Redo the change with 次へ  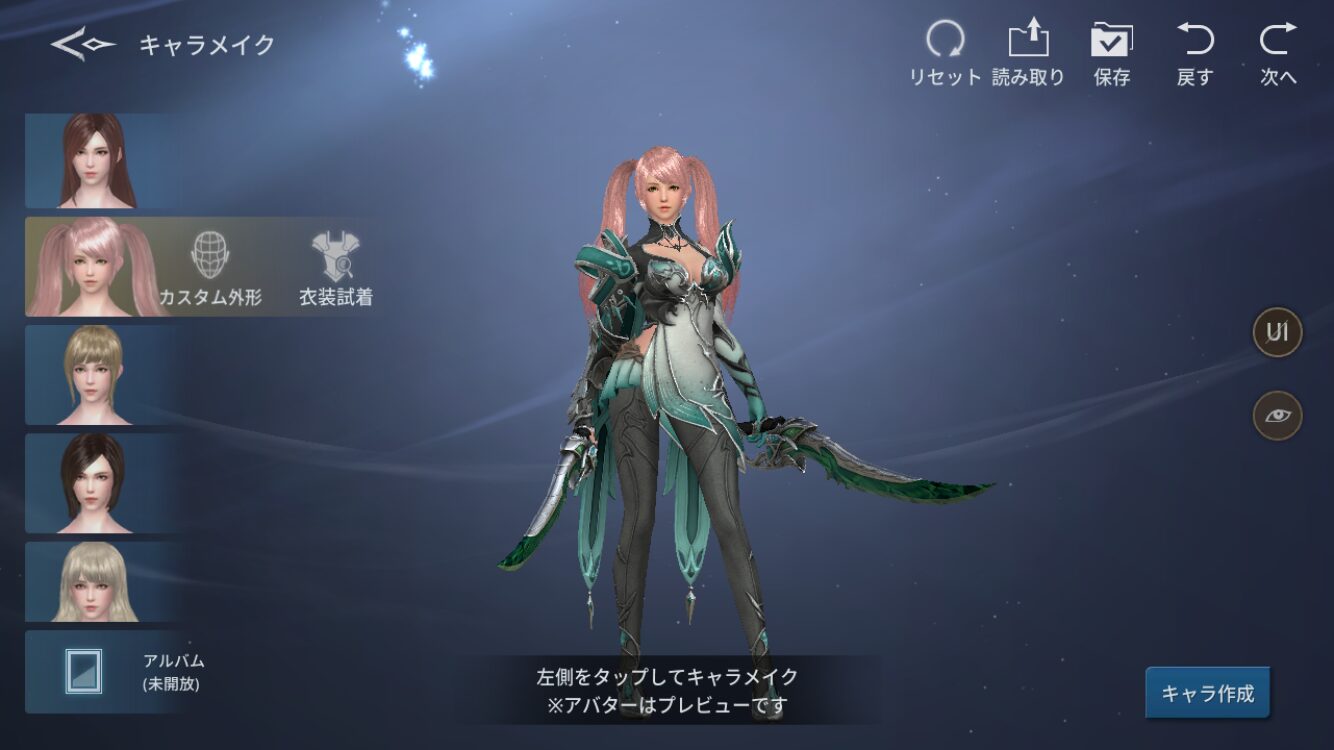pyautogui.click(x=1277, y=54)
